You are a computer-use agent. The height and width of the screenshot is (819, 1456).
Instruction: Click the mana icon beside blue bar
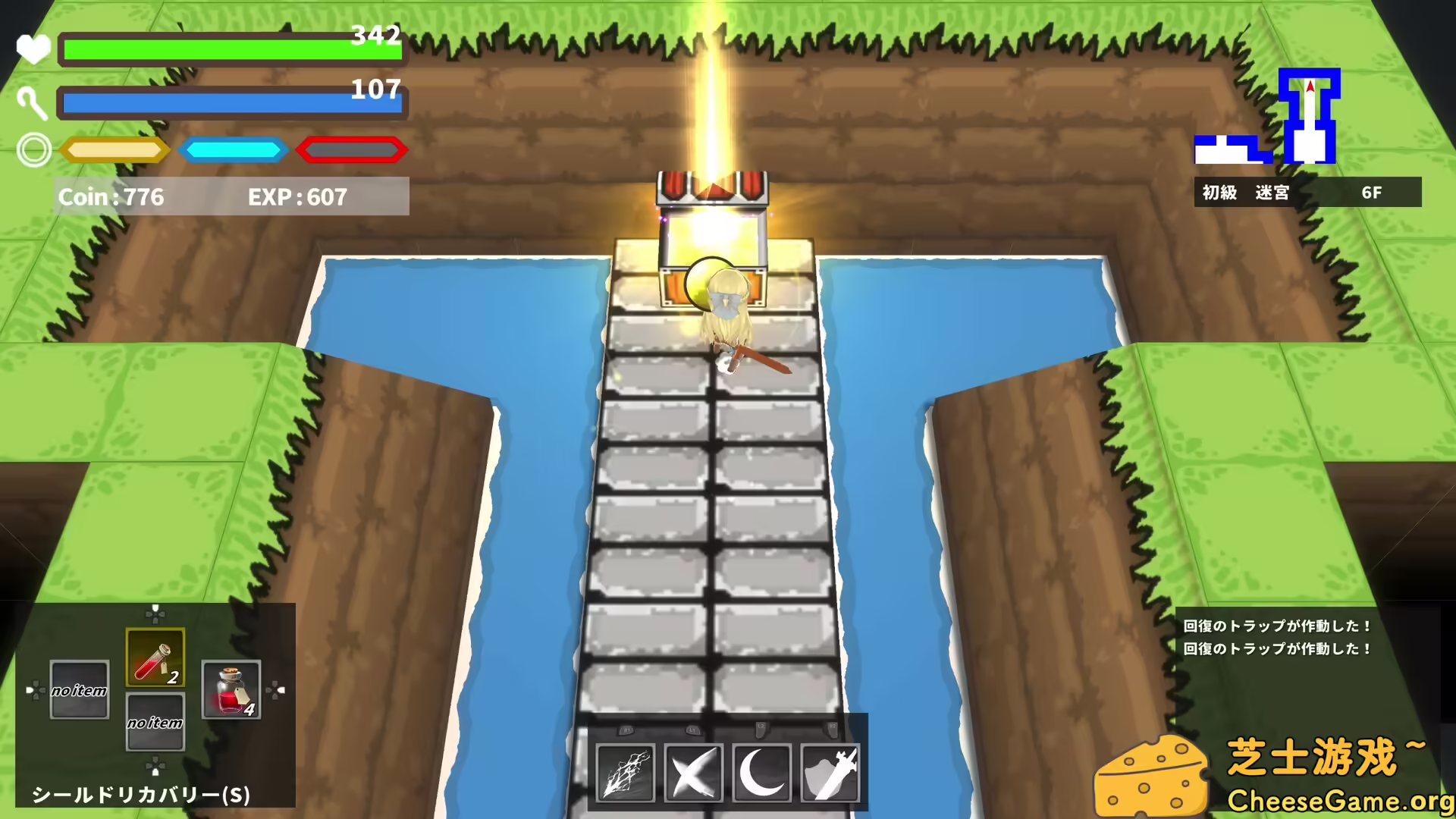(33, 102)
